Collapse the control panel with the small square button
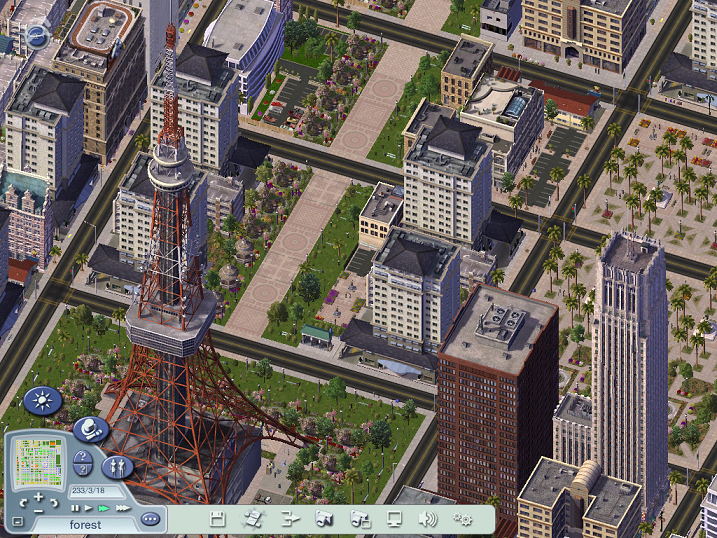717x538 pixels. point(17,521)
